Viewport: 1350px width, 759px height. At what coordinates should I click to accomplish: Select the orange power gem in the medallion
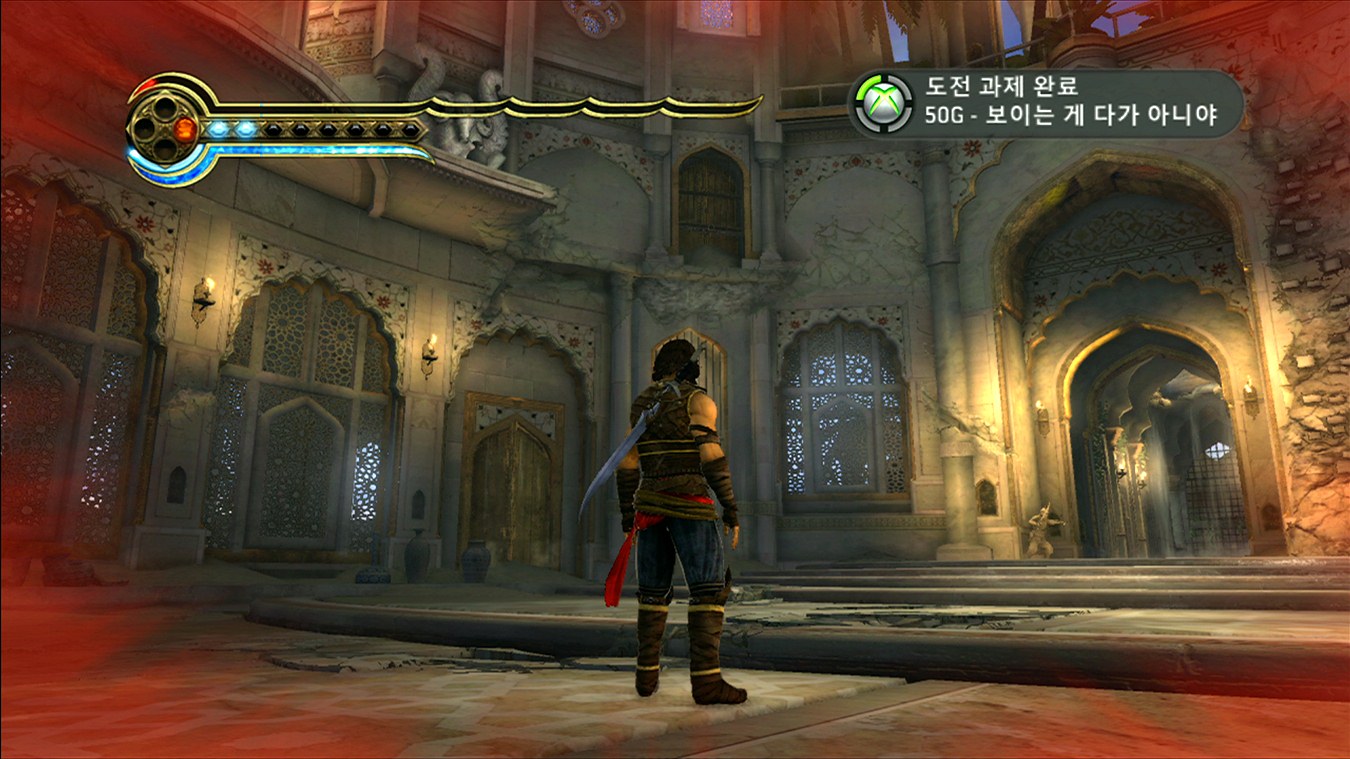186,128
